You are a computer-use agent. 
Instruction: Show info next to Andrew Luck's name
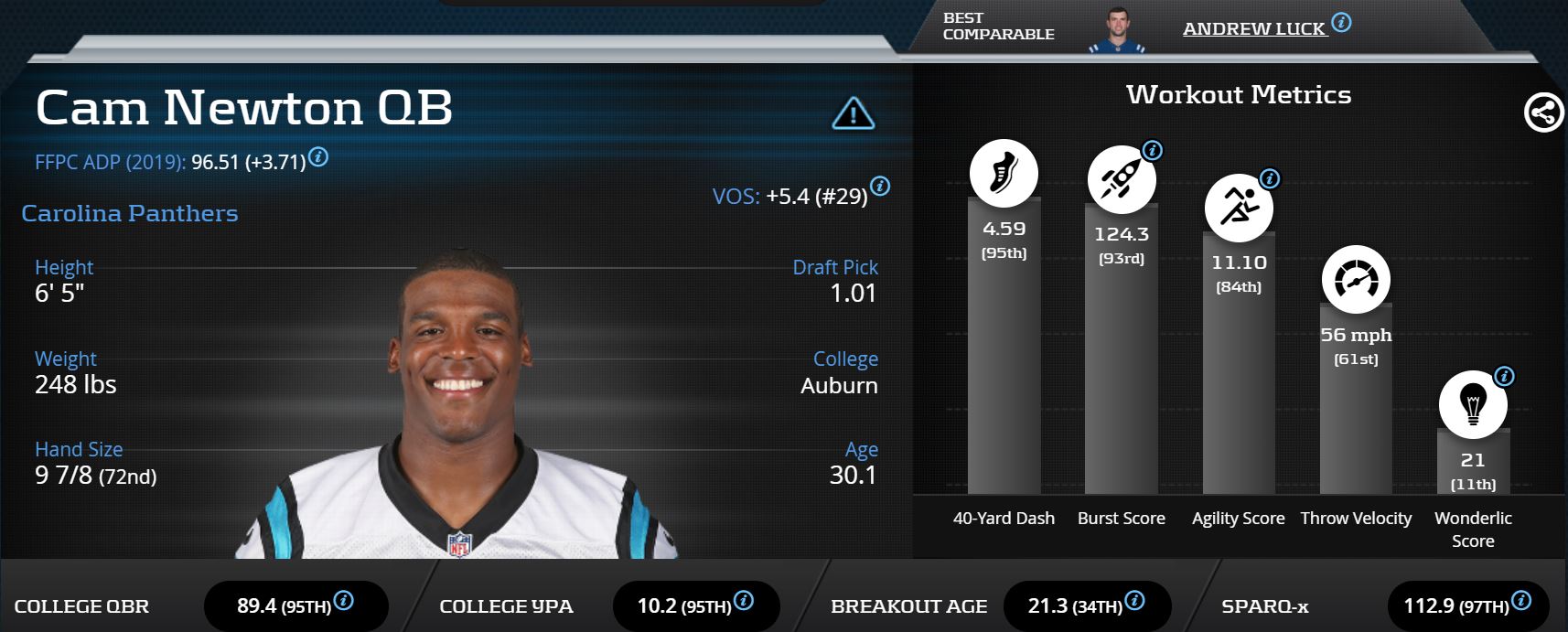click(1341, 23)
